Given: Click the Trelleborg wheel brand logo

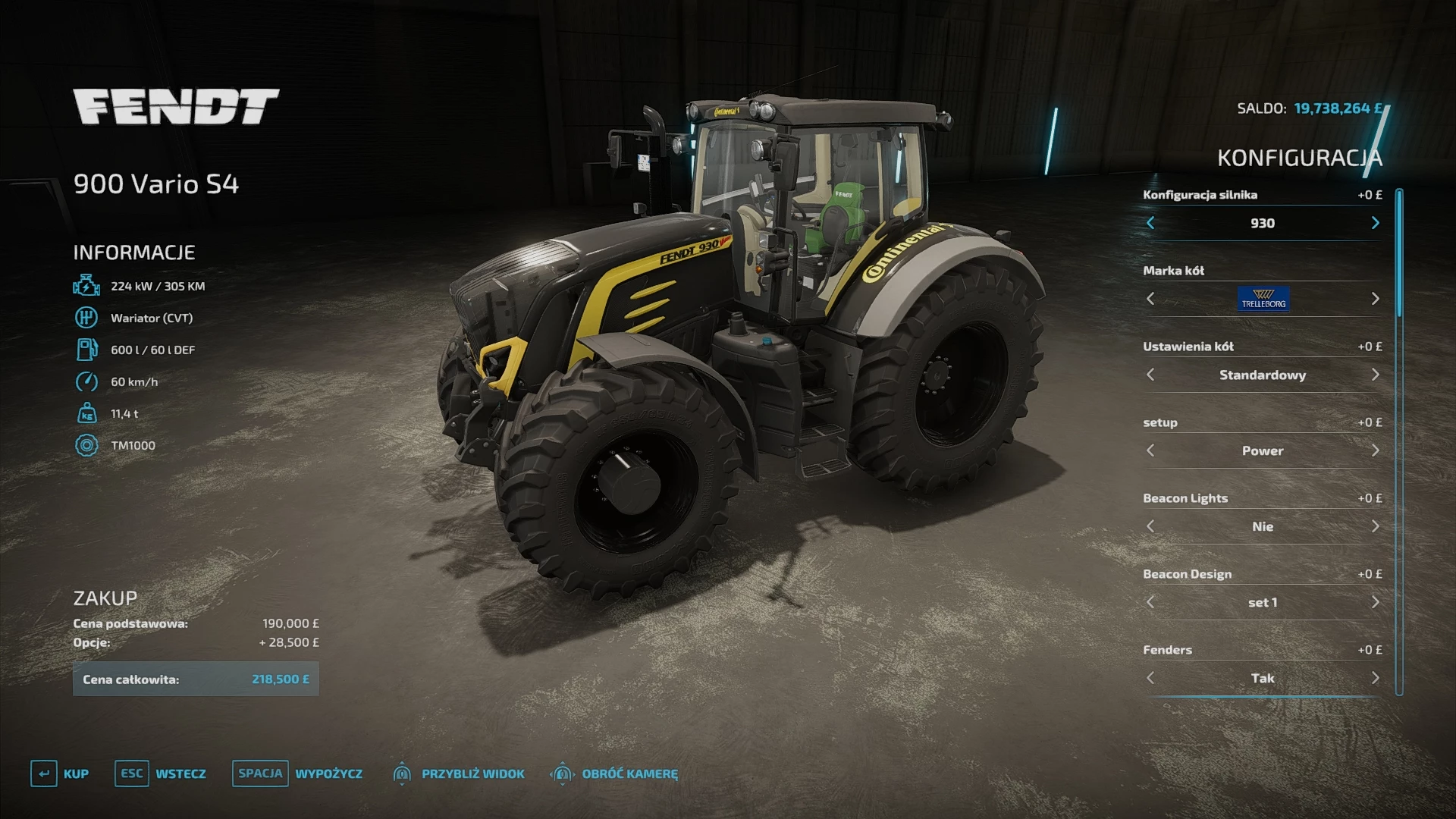Looking at the screenshot, I should 1263,299.
